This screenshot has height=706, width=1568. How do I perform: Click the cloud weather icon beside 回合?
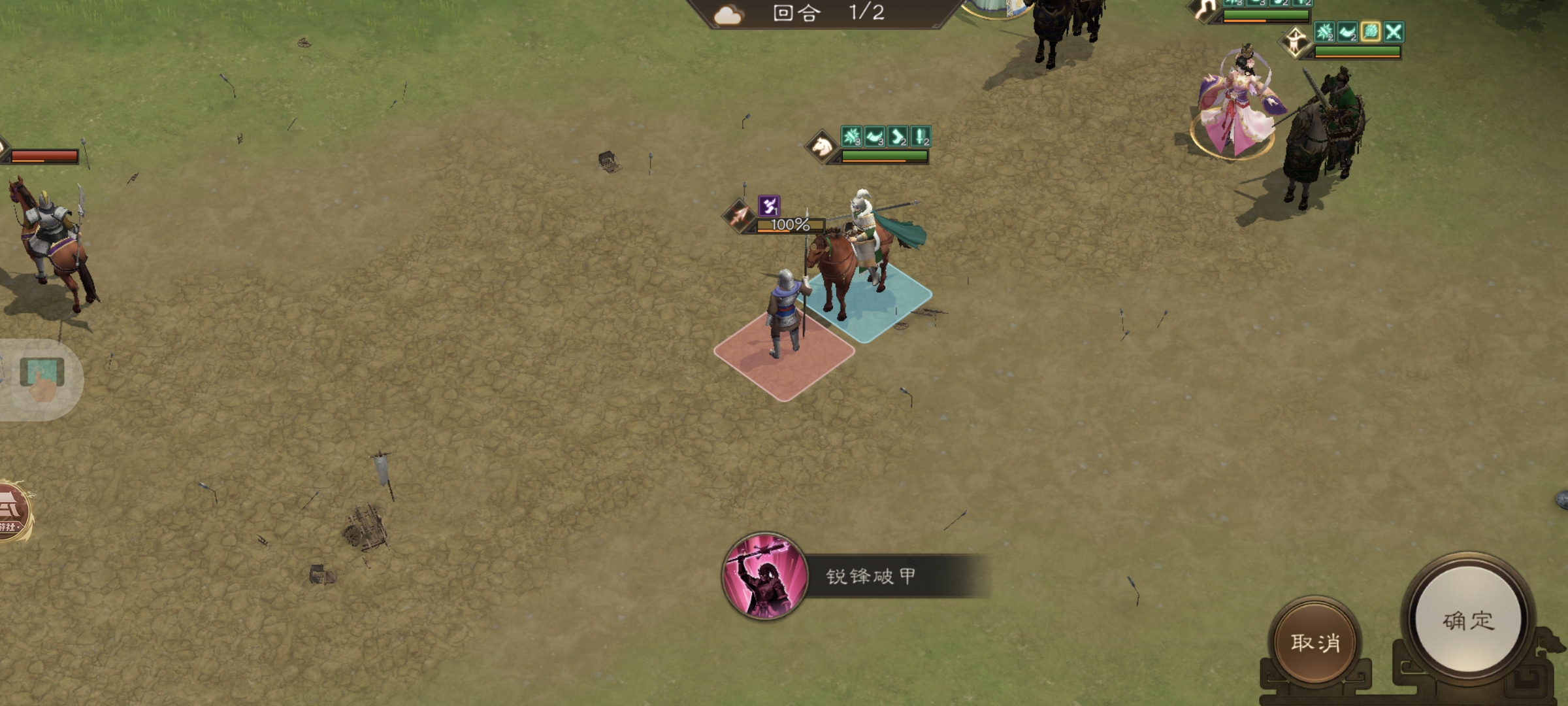728,15
